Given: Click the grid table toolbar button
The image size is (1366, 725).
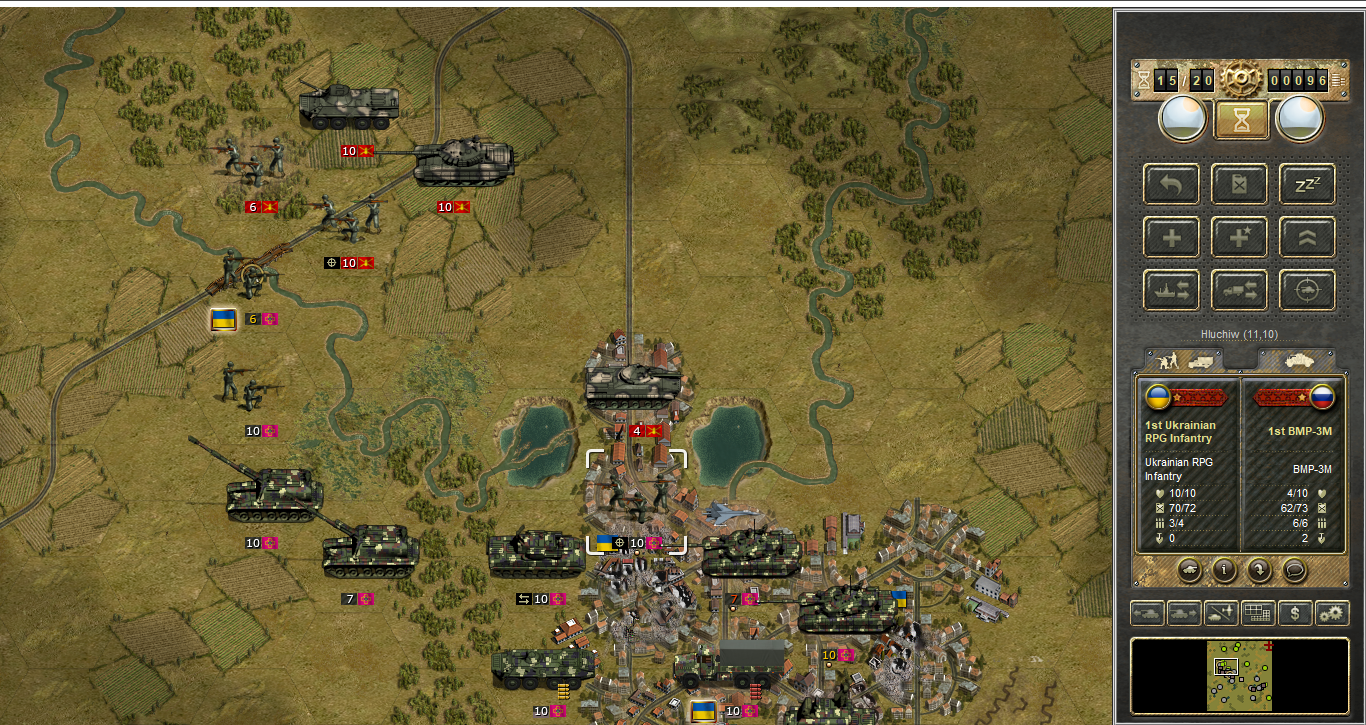Looking at the screenshot, I should tap(1257, 612).
